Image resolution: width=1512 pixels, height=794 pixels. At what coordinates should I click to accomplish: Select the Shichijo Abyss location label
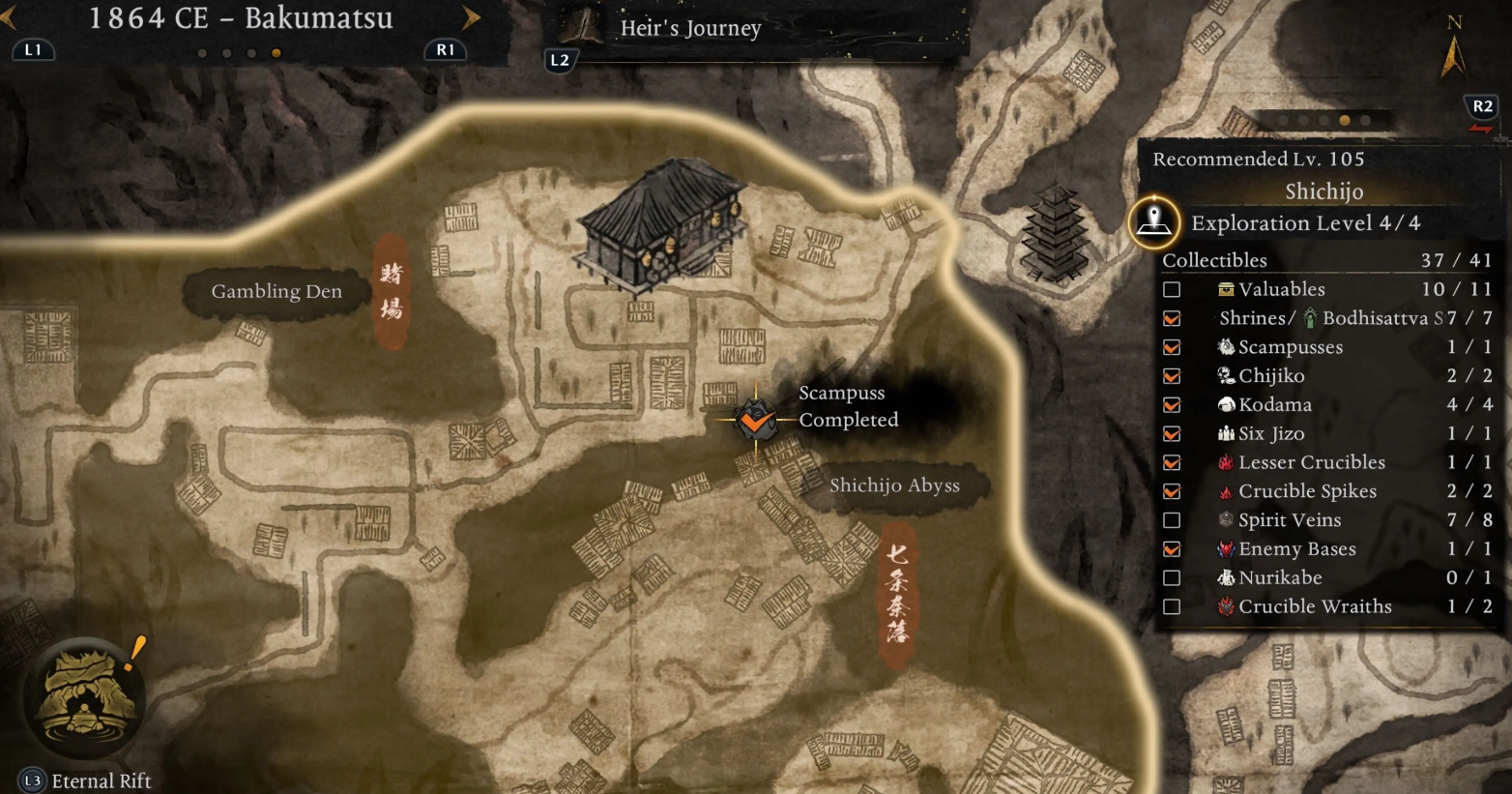pos(894,485)
